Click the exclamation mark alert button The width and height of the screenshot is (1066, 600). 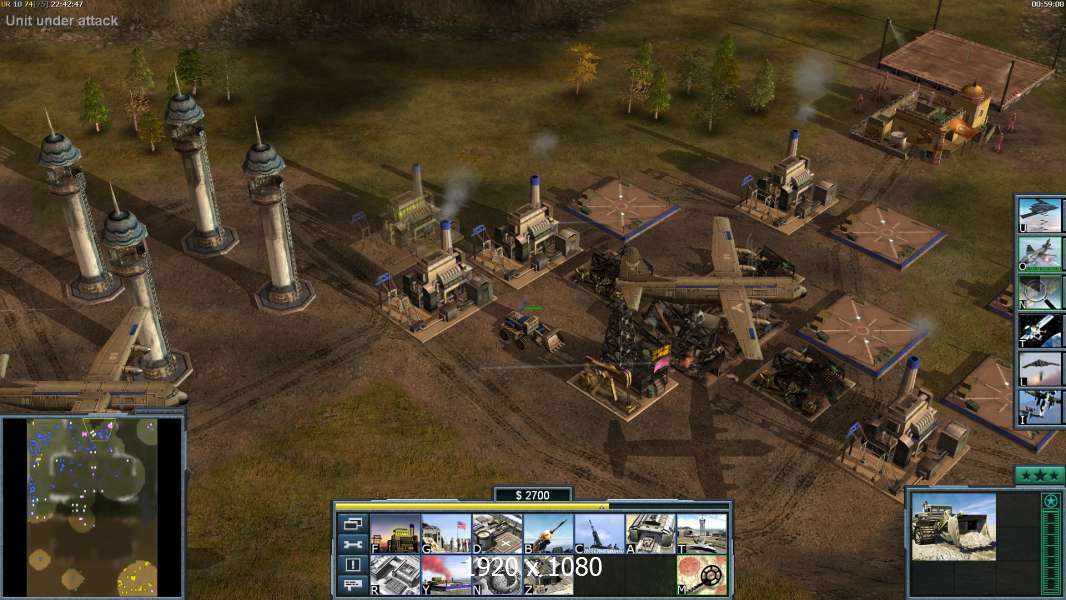pos(352,565)
